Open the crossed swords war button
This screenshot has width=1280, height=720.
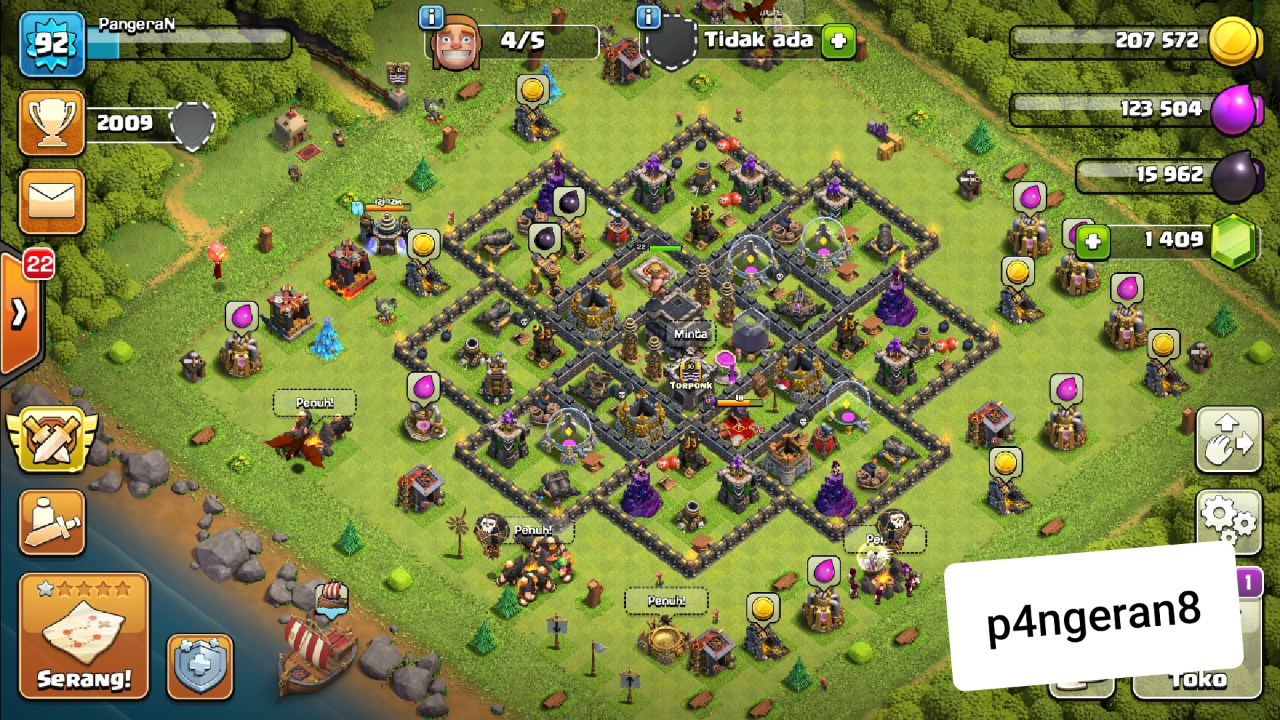pyautogui.click(x=52, y=437)
